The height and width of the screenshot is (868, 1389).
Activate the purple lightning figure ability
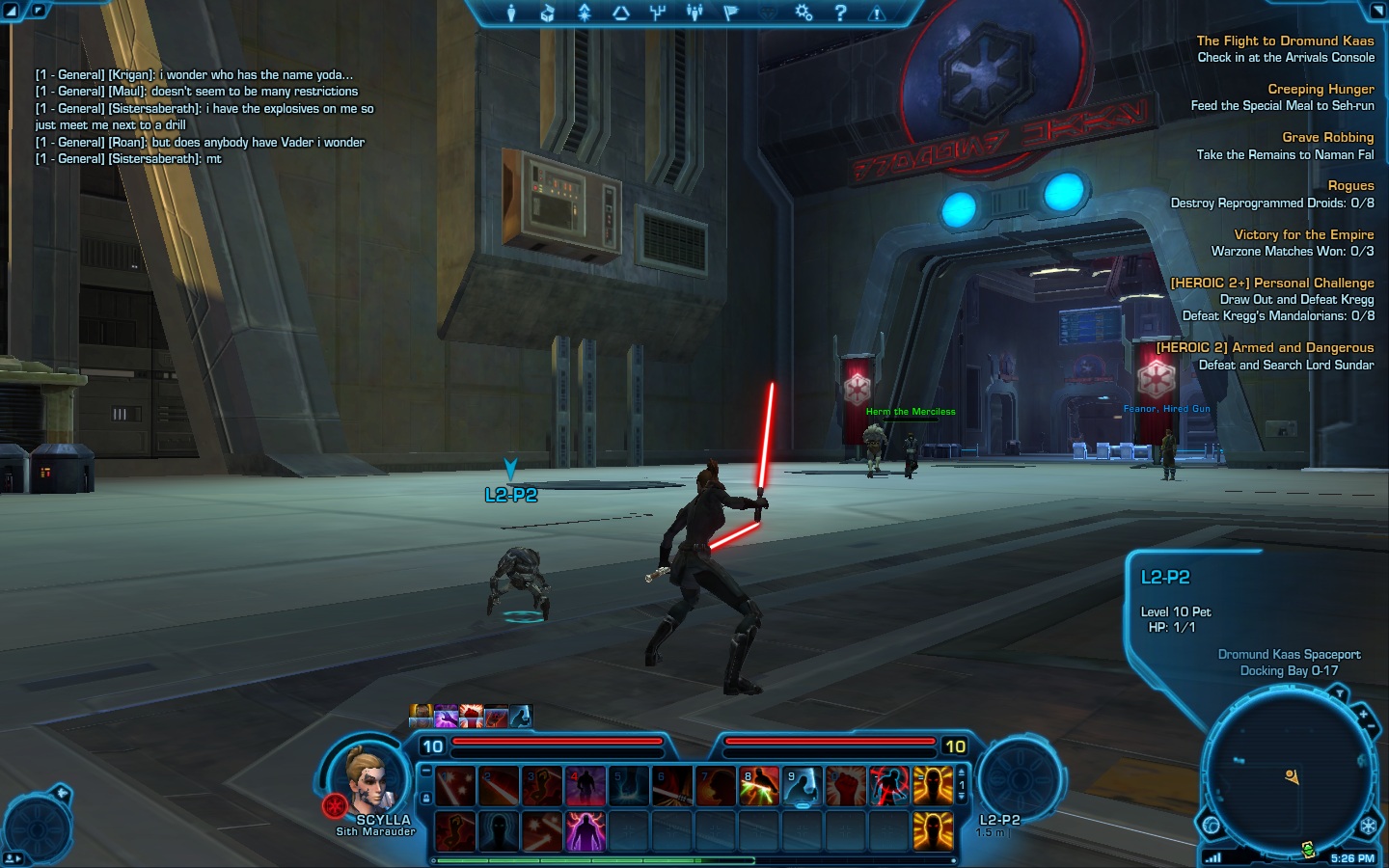click(x=585, y=830)
